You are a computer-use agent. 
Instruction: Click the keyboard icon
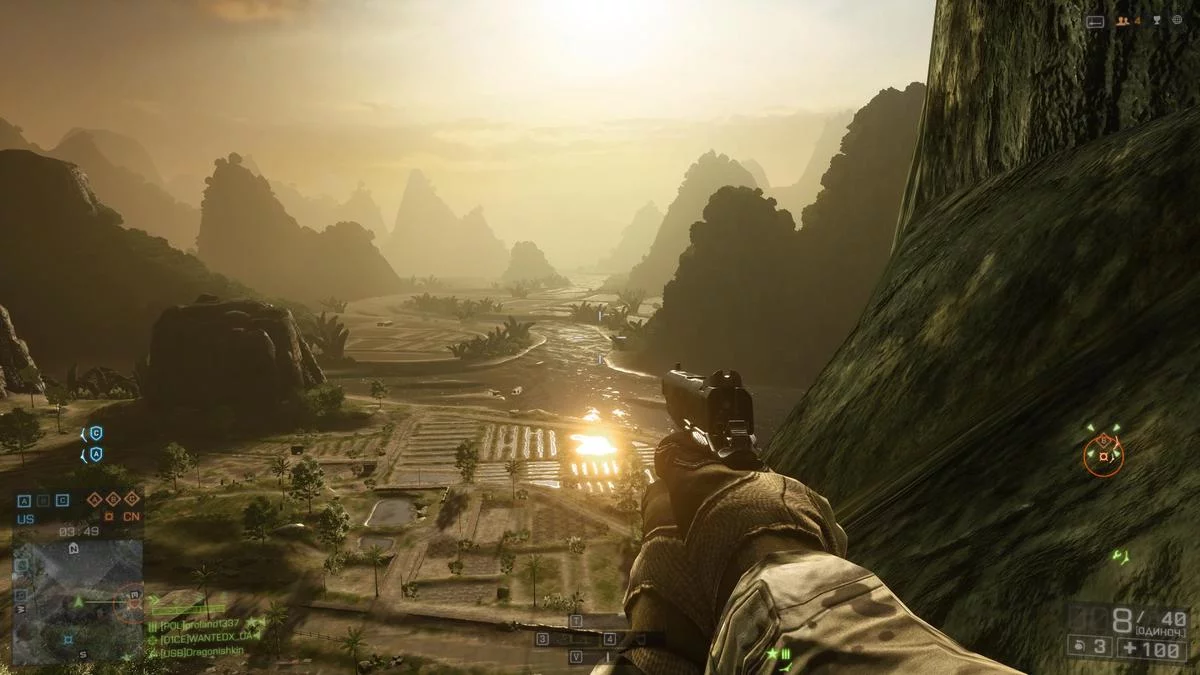1096,21
